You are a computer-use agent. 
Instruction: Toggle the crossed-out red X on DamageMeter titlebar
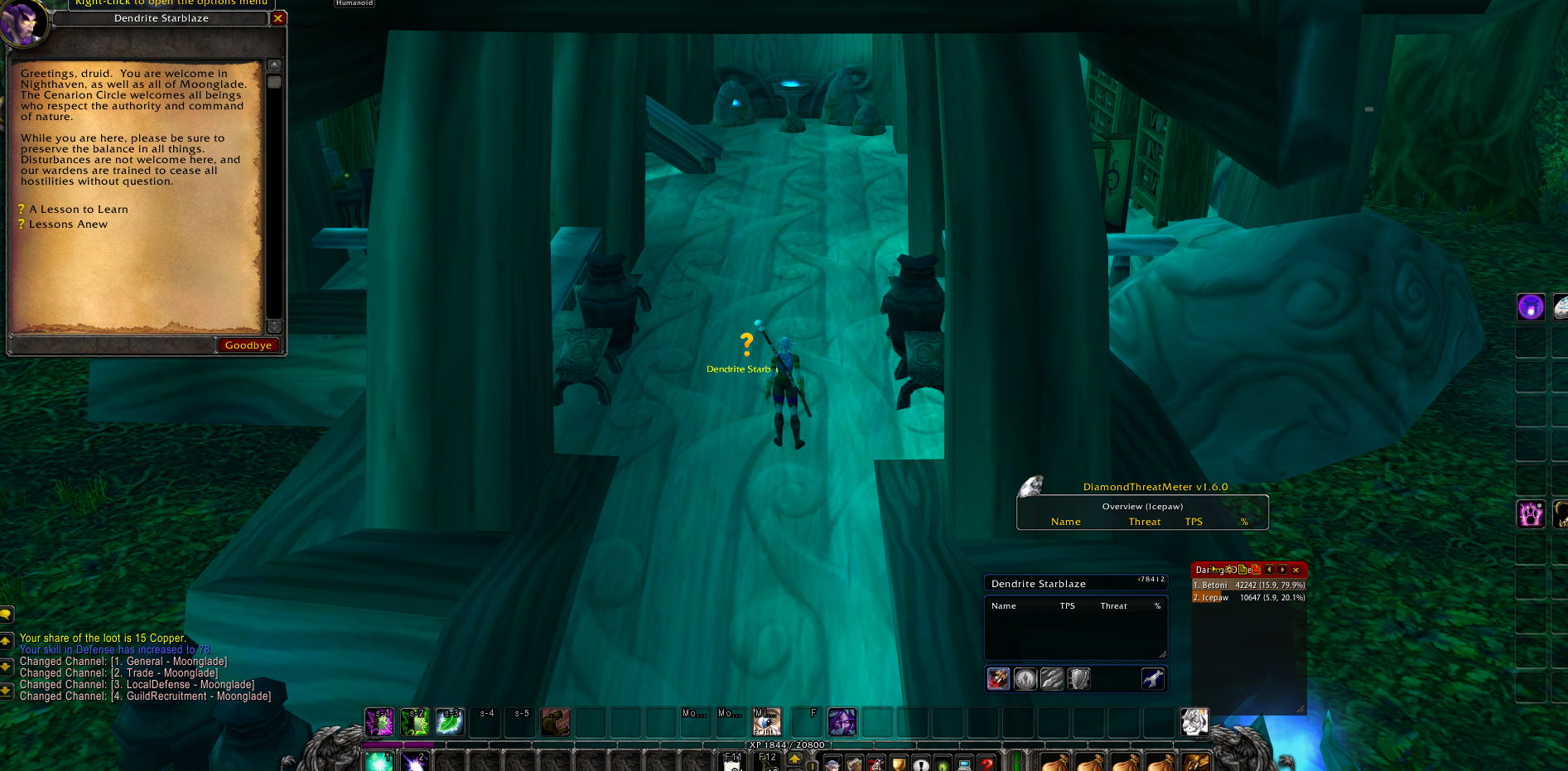1256,570
